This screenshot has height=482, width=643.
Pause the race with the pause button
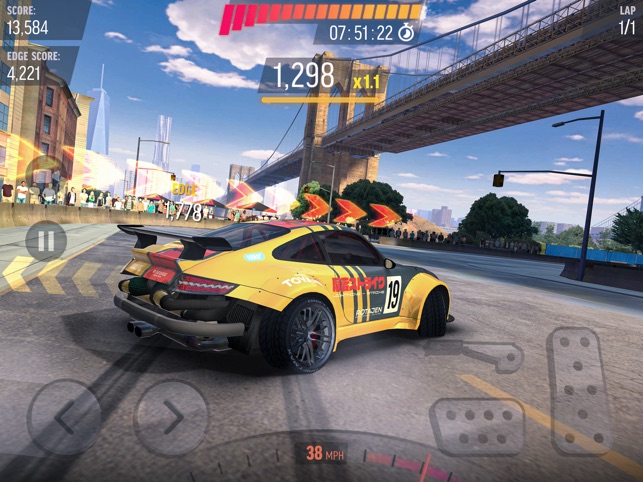[45, 240]
